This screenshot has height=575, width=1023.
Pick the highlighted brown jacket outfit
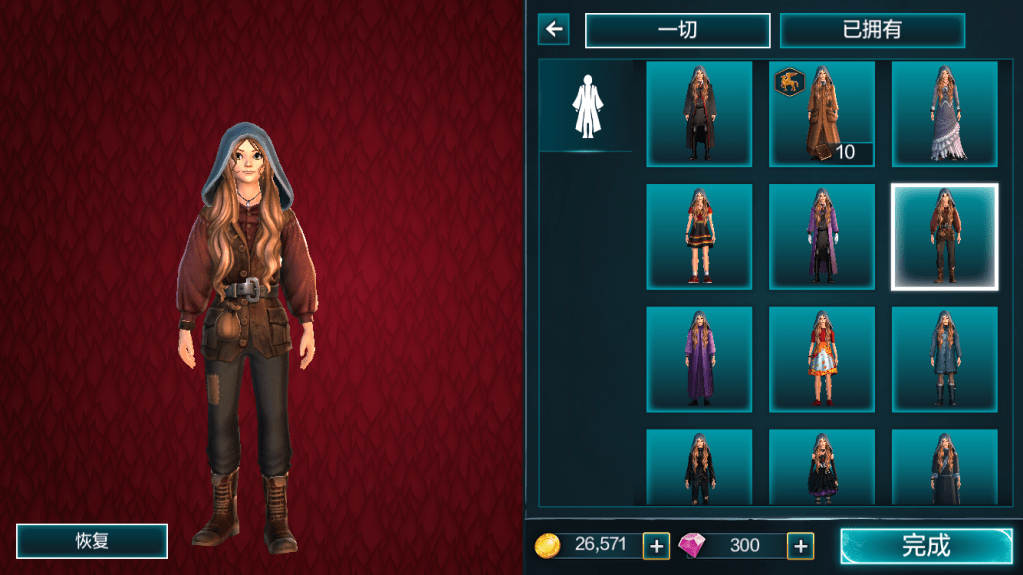(x=944, y=237)
